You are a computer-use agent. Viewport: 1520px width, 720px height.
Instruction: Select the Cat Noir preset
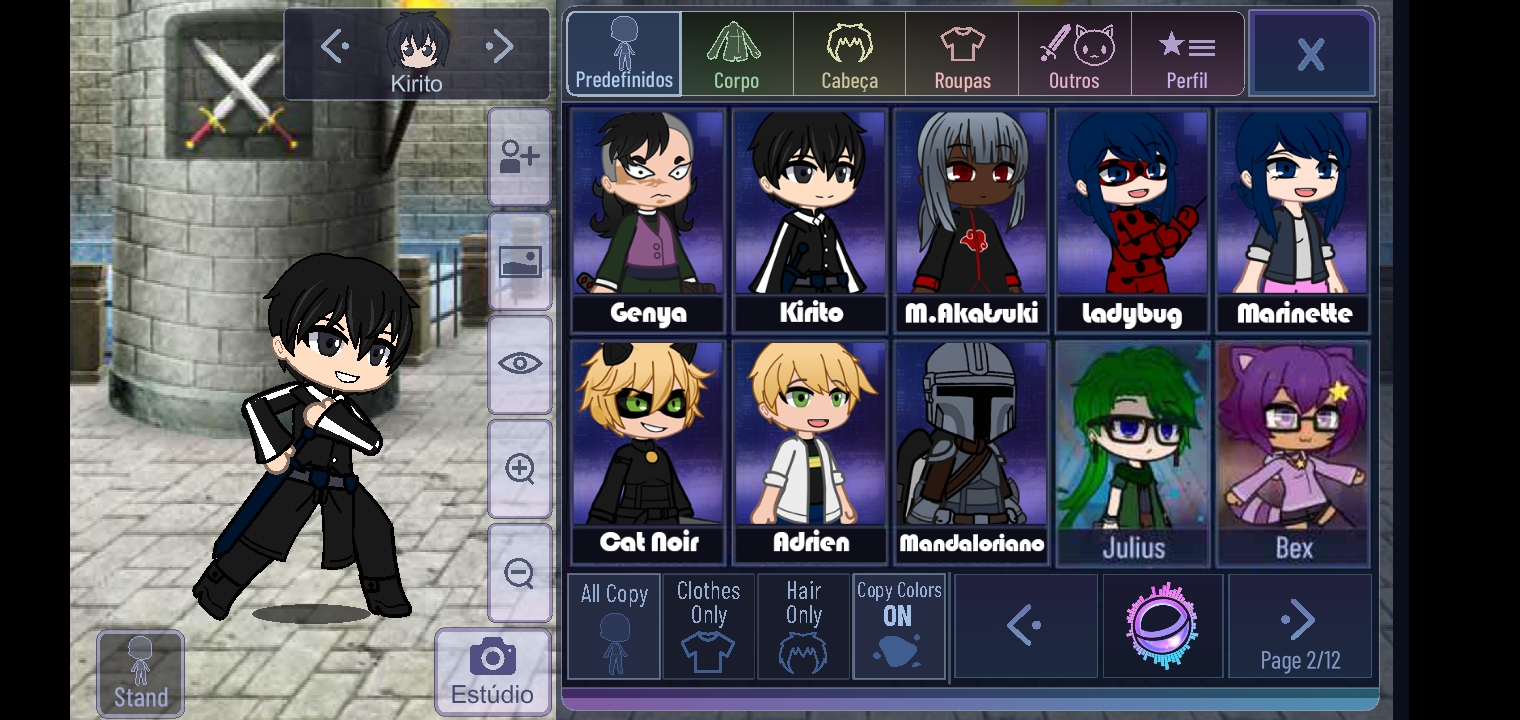pyautogui.click(x=648, y=452)
